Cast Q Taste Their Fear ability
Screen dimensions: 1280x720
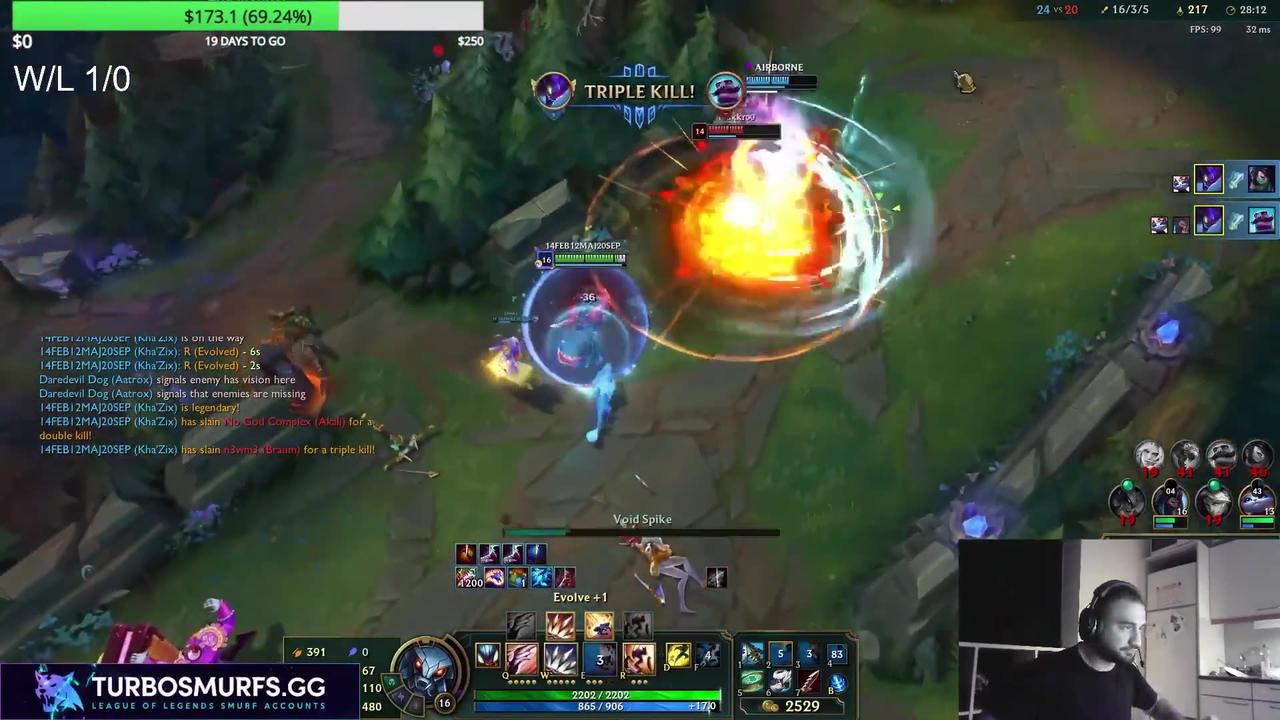coord(521,655)
